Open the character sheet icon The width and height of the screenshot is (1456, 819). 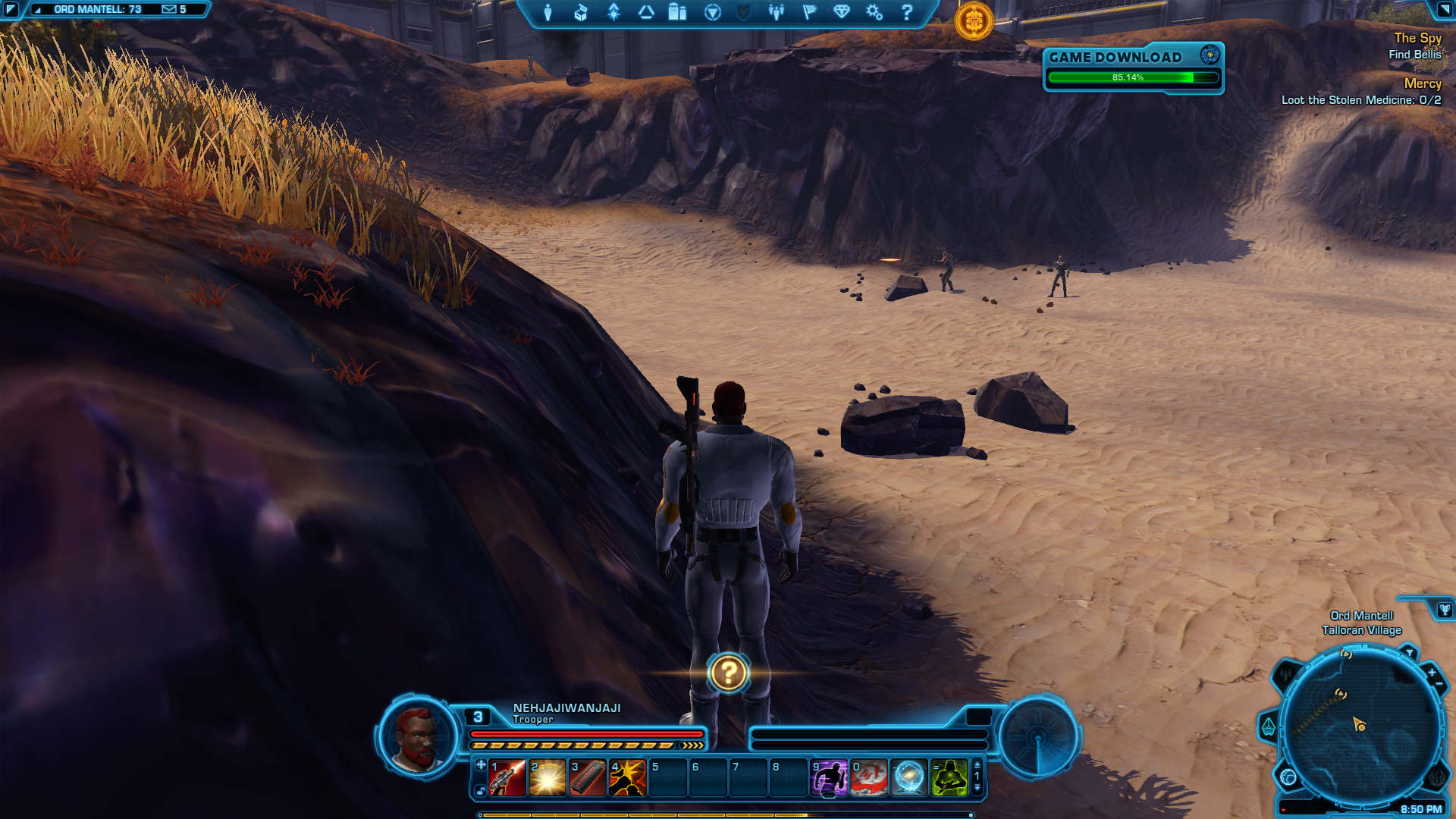coord(548,12)
